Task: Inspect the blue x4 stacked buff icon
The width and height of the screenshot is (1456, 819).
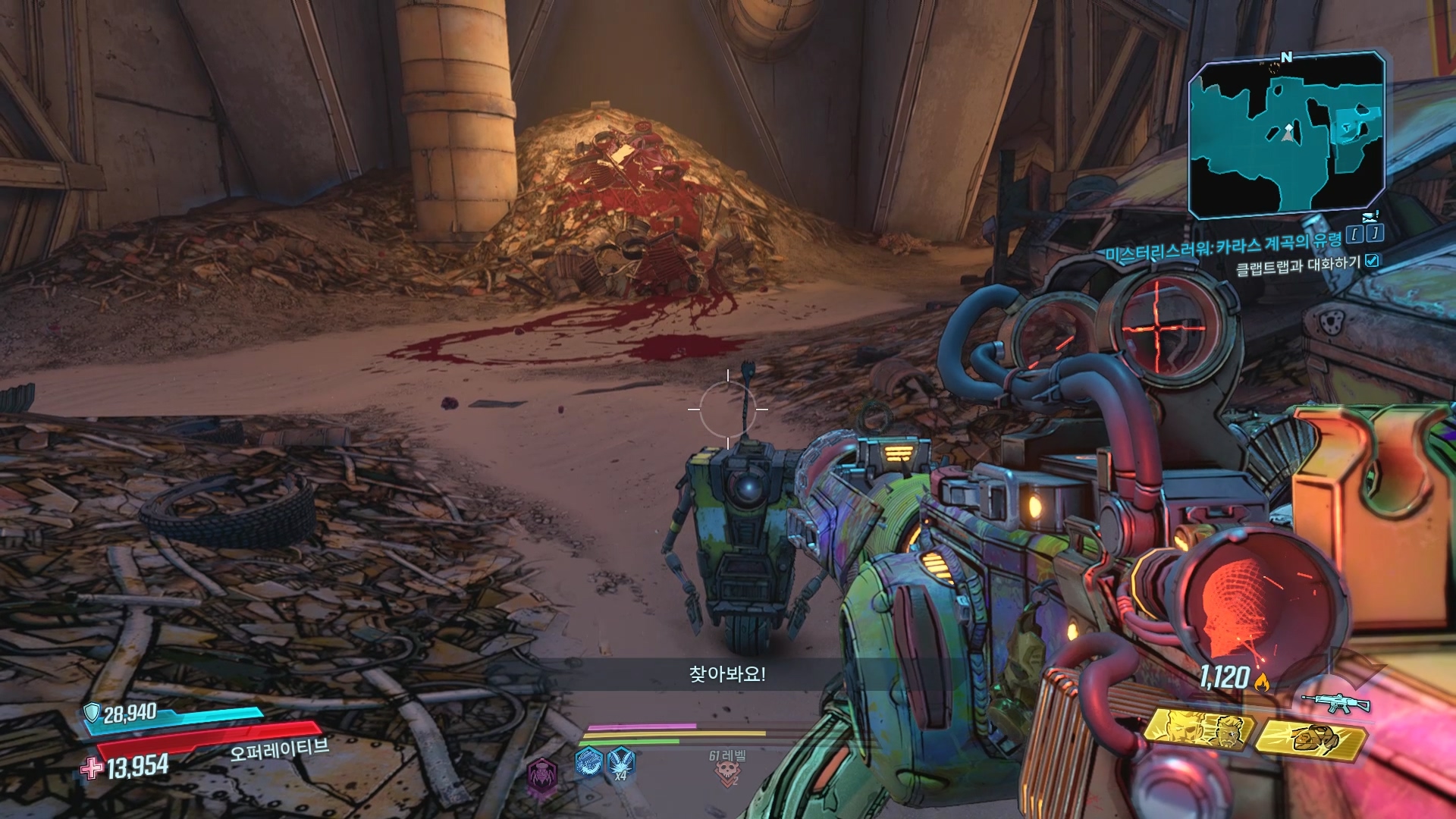Action: pyautogui.click(x=621, y=761)
